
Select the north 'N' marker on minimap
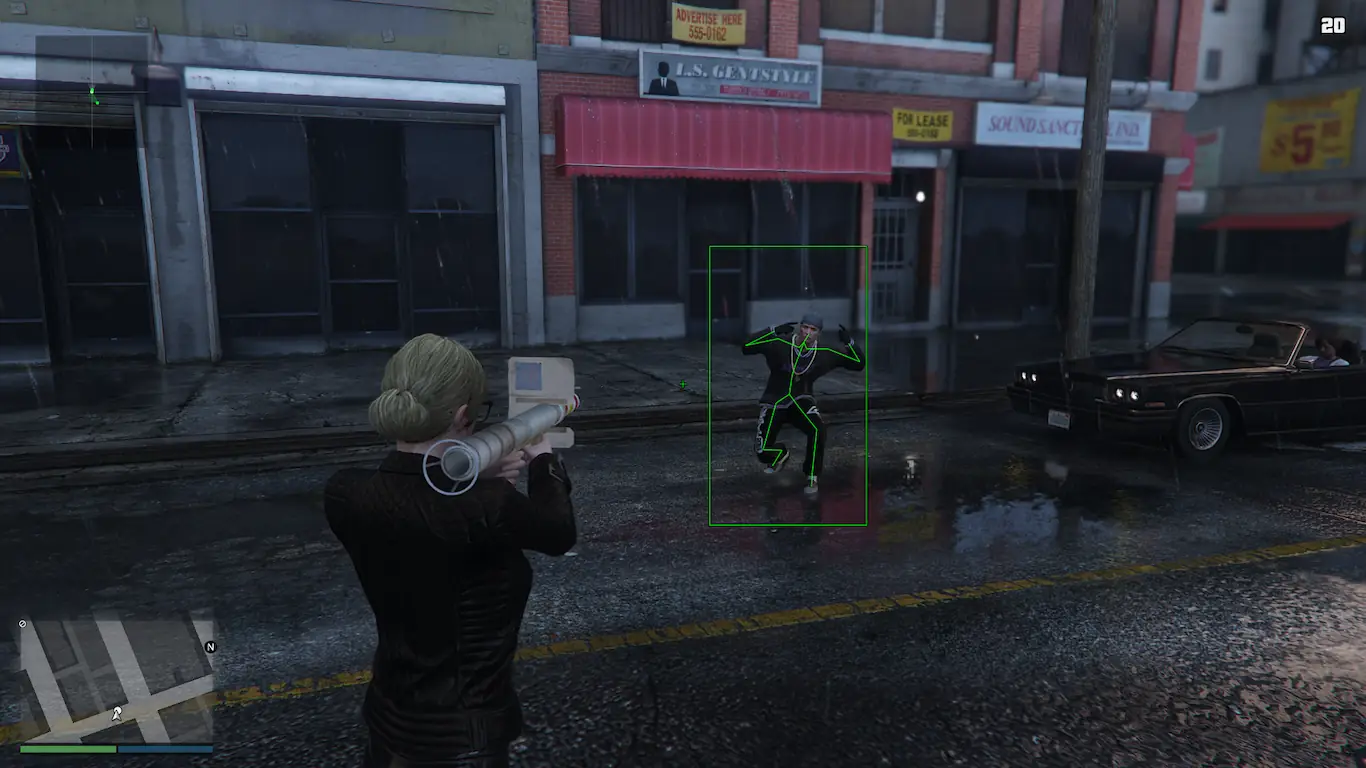(210, 647)
